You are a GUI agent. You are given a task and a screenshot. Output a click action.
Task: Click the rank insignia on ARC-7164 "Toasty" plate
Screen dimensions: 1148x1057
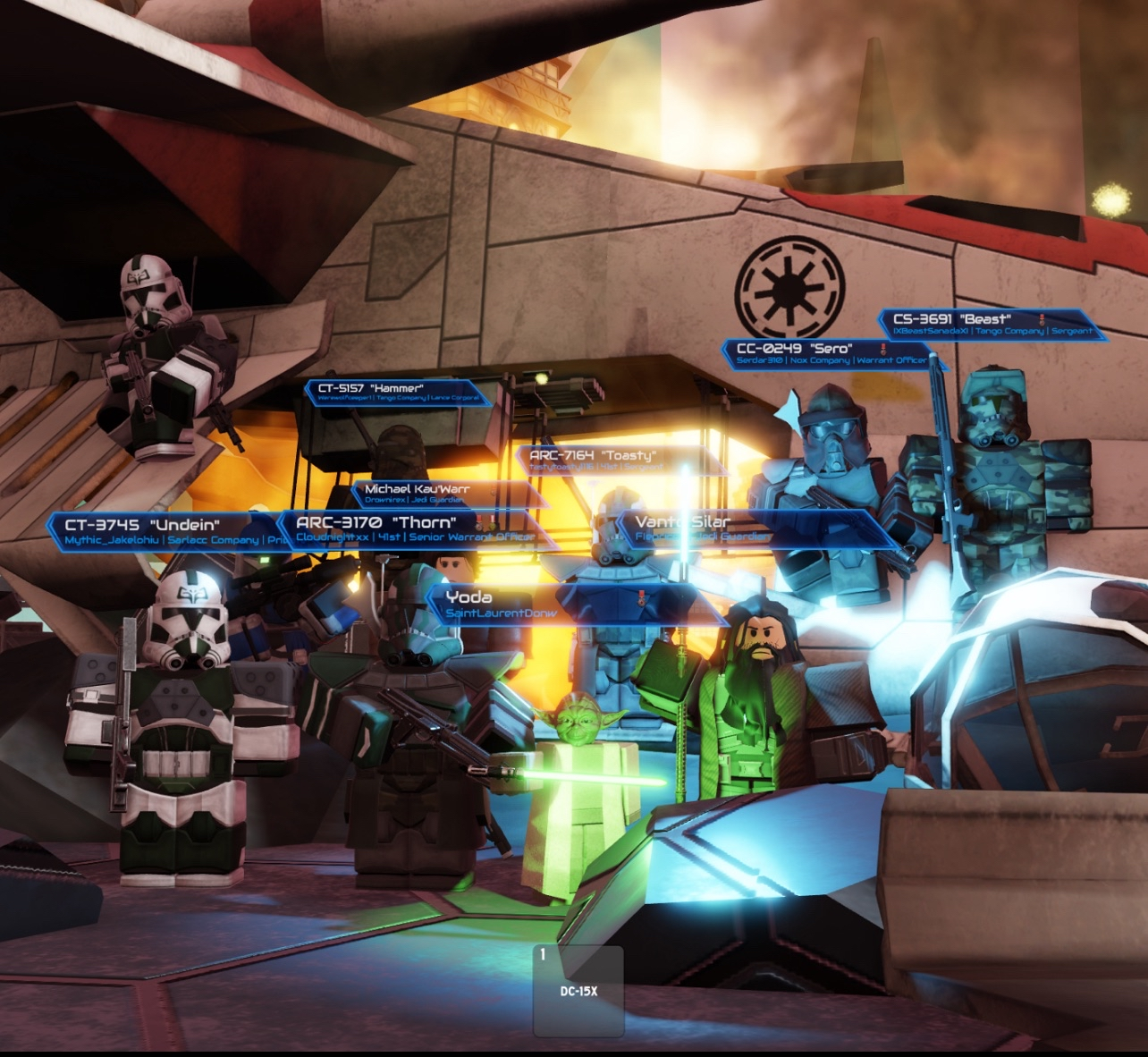coord(642,467)
